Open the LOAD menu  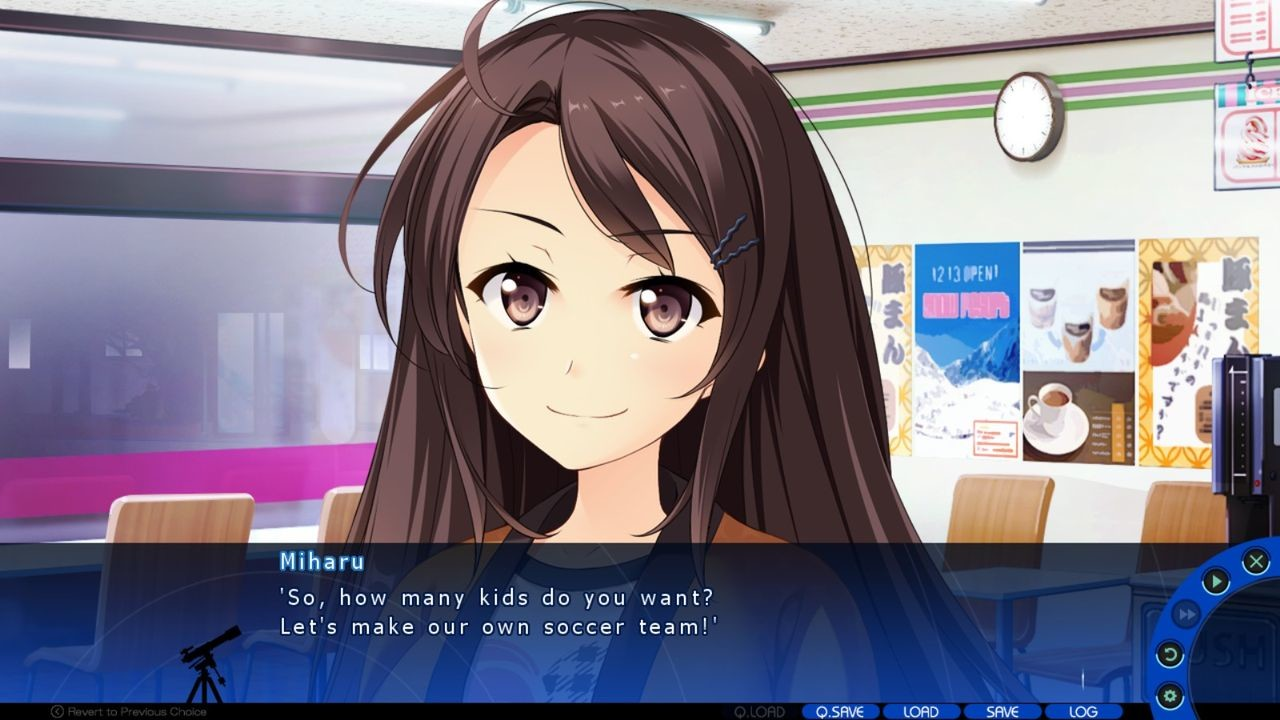tap(921, 712)
